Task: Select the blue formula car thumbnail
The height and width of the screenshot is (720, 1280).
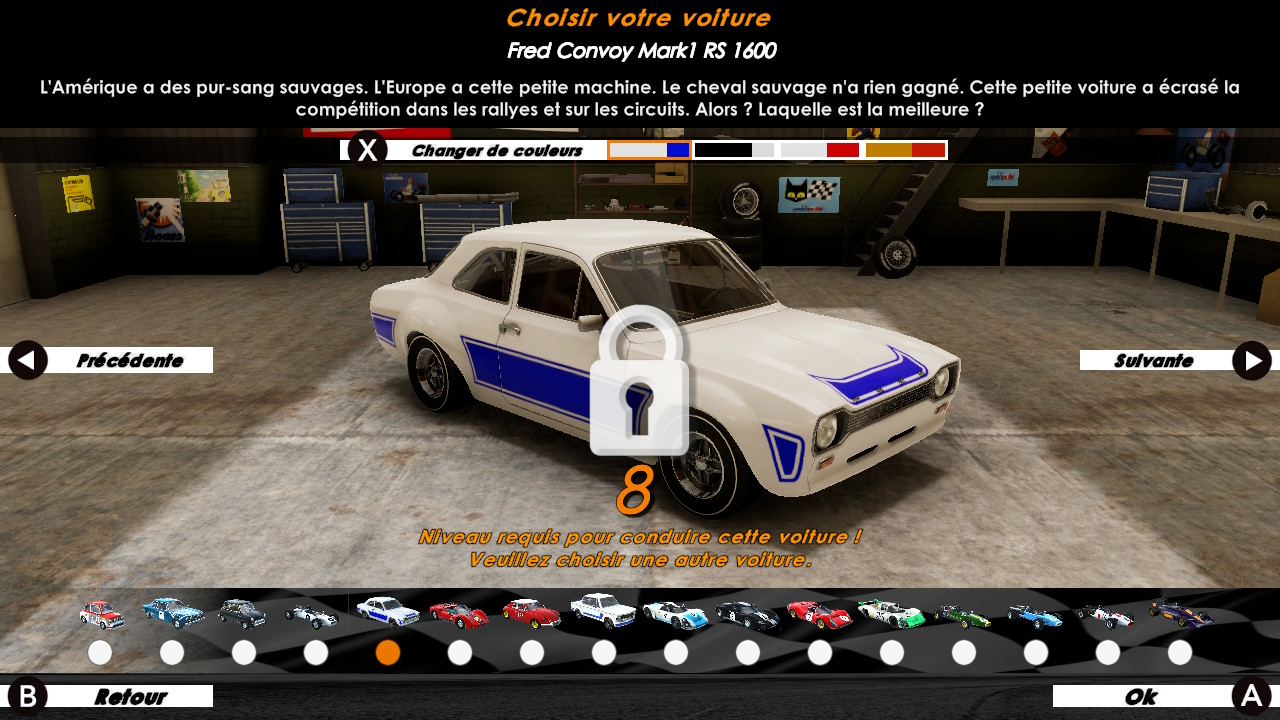Action: [1035, 614]
